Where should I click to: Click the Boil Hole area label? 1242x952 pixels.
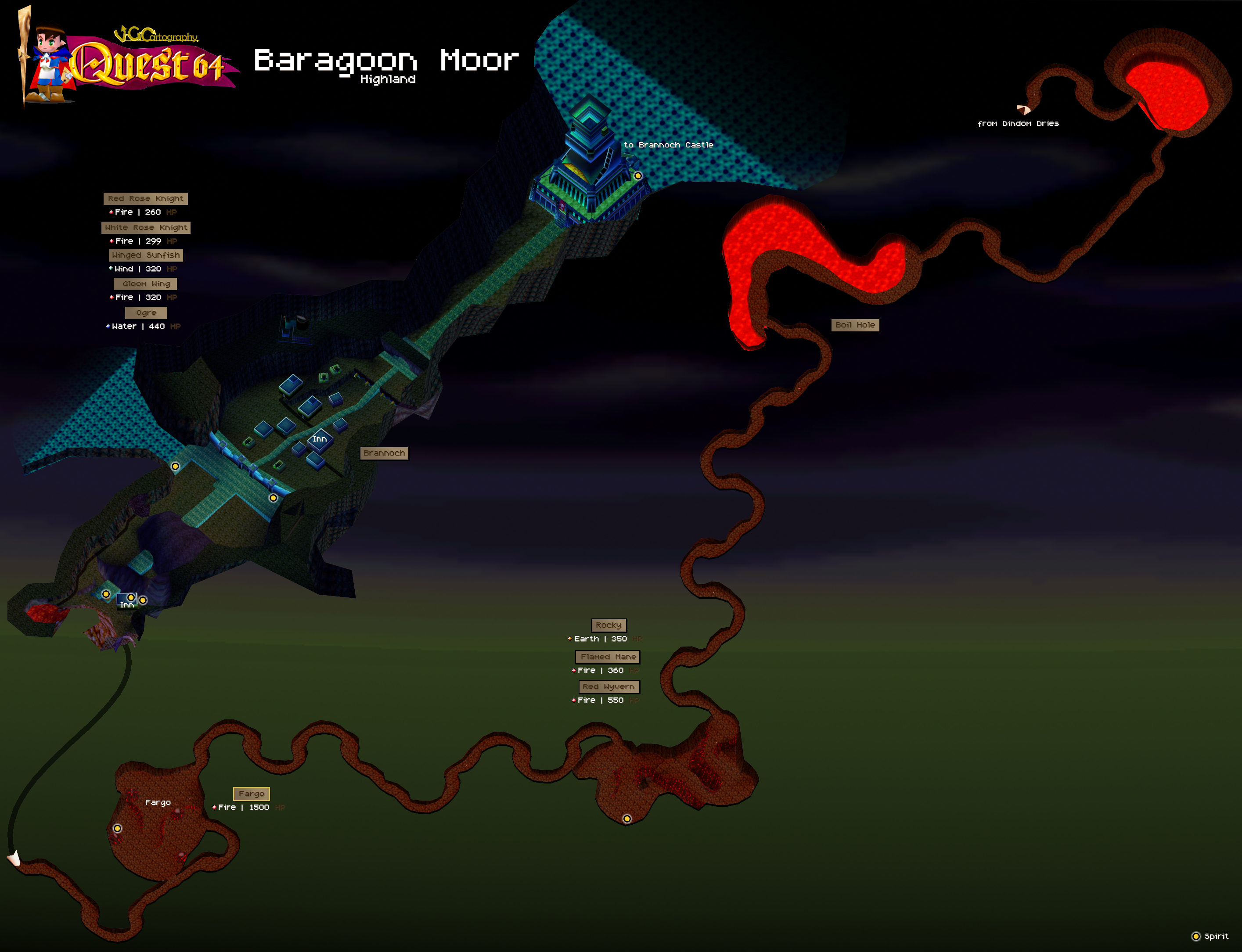point(855,325)
